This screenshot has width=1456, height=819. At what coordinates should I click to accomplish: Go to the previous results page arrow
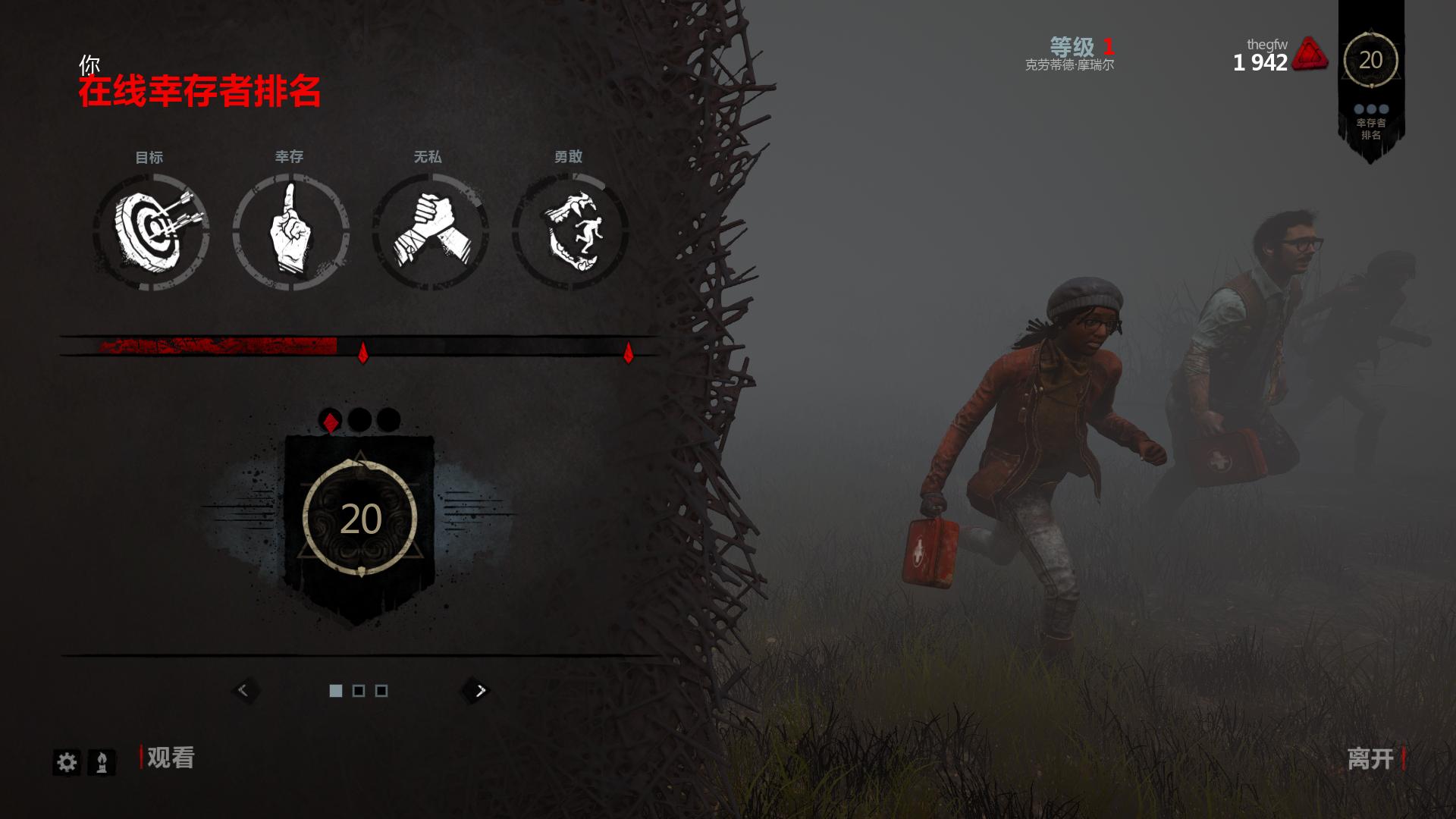pyautogui.click(x=244, y=690)
